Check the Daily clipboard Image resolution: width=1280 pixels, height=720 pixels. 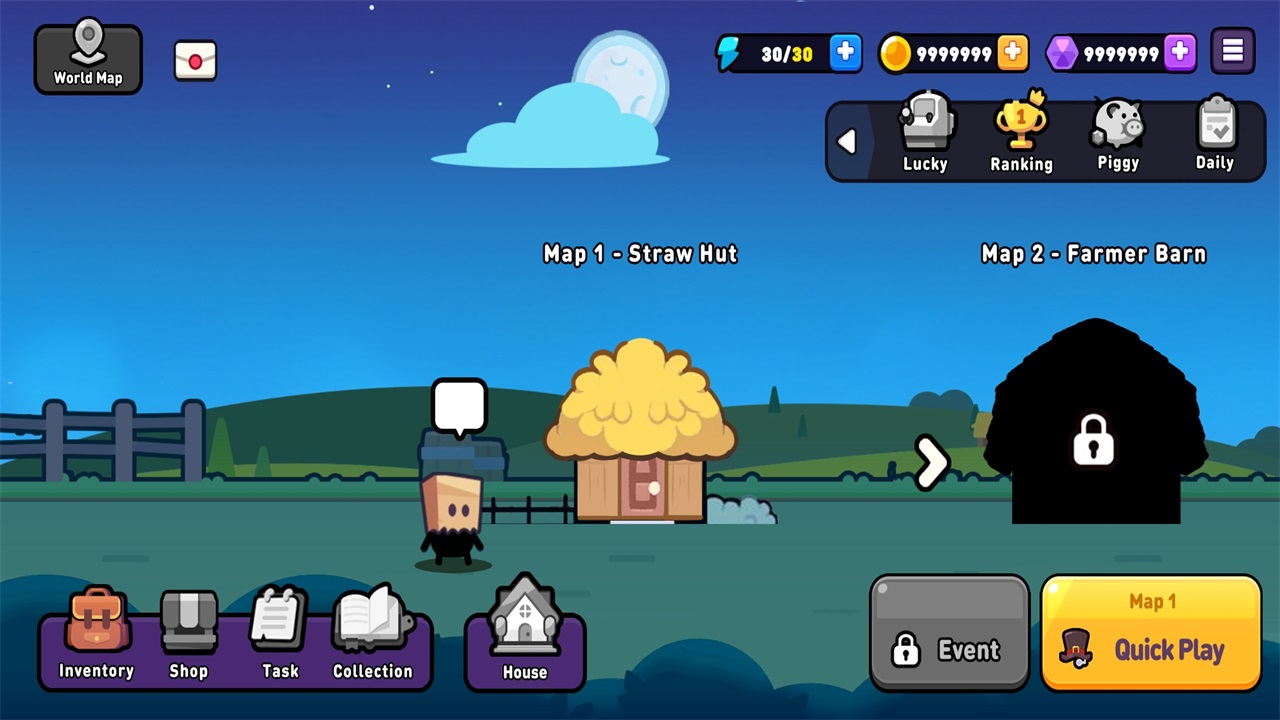point(1215,134)
